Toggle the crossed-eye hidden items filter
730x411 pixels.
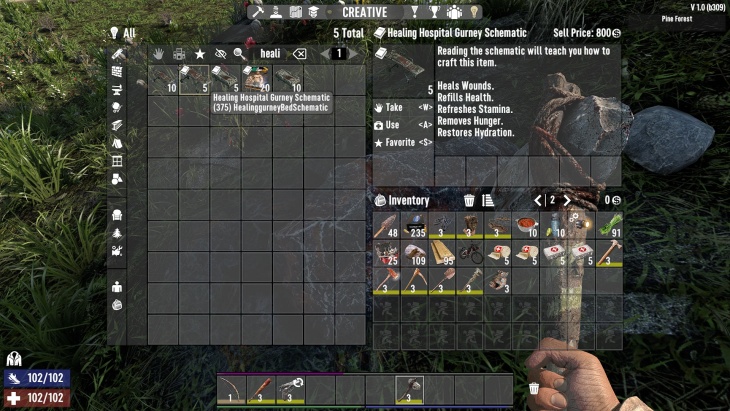pos(218,53)
